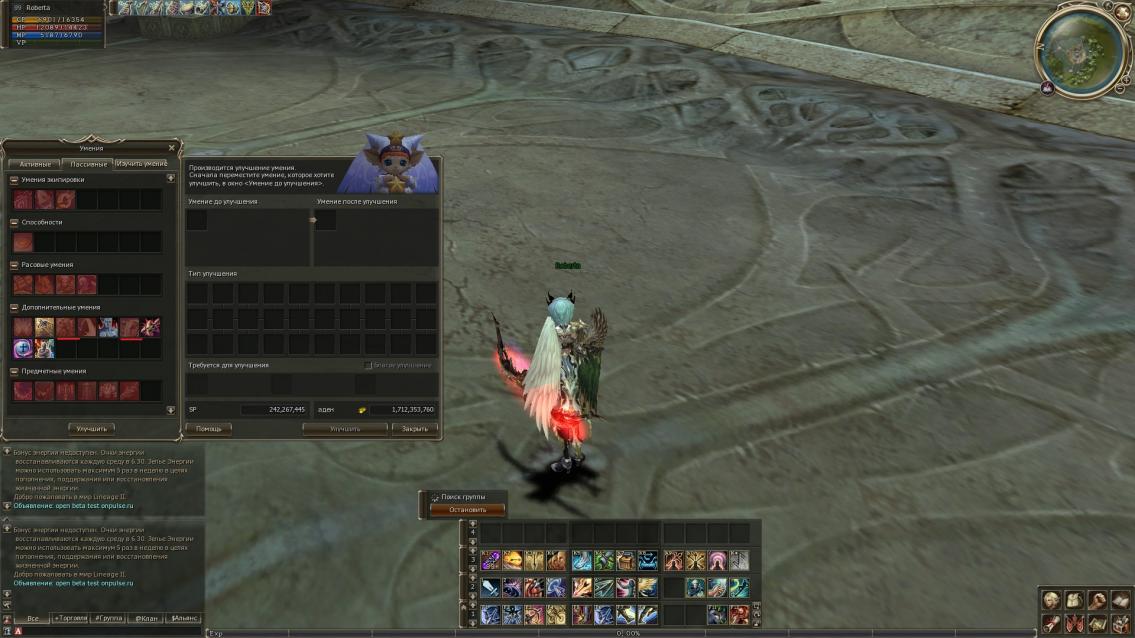
Task: Use the sword icon skill on hotbar
Action: [x=490, y=588]
